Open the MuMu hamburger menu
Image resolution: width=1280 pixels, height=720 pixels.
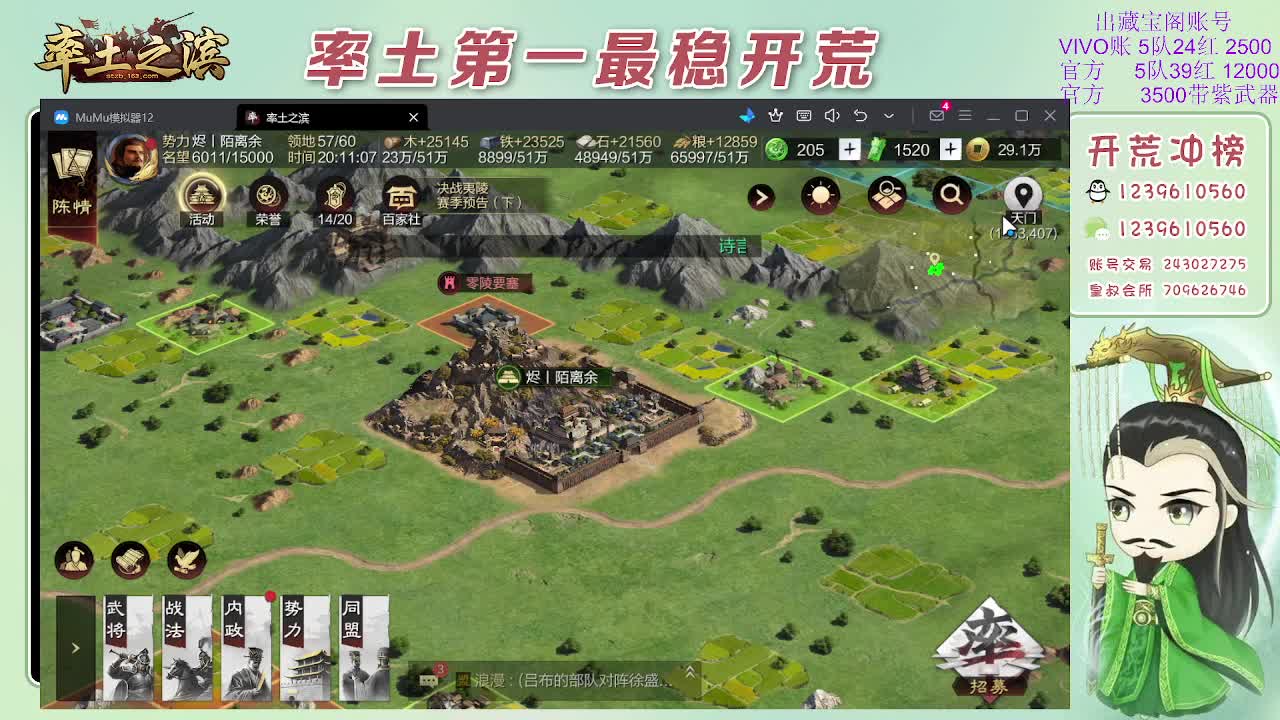[965, 116]
